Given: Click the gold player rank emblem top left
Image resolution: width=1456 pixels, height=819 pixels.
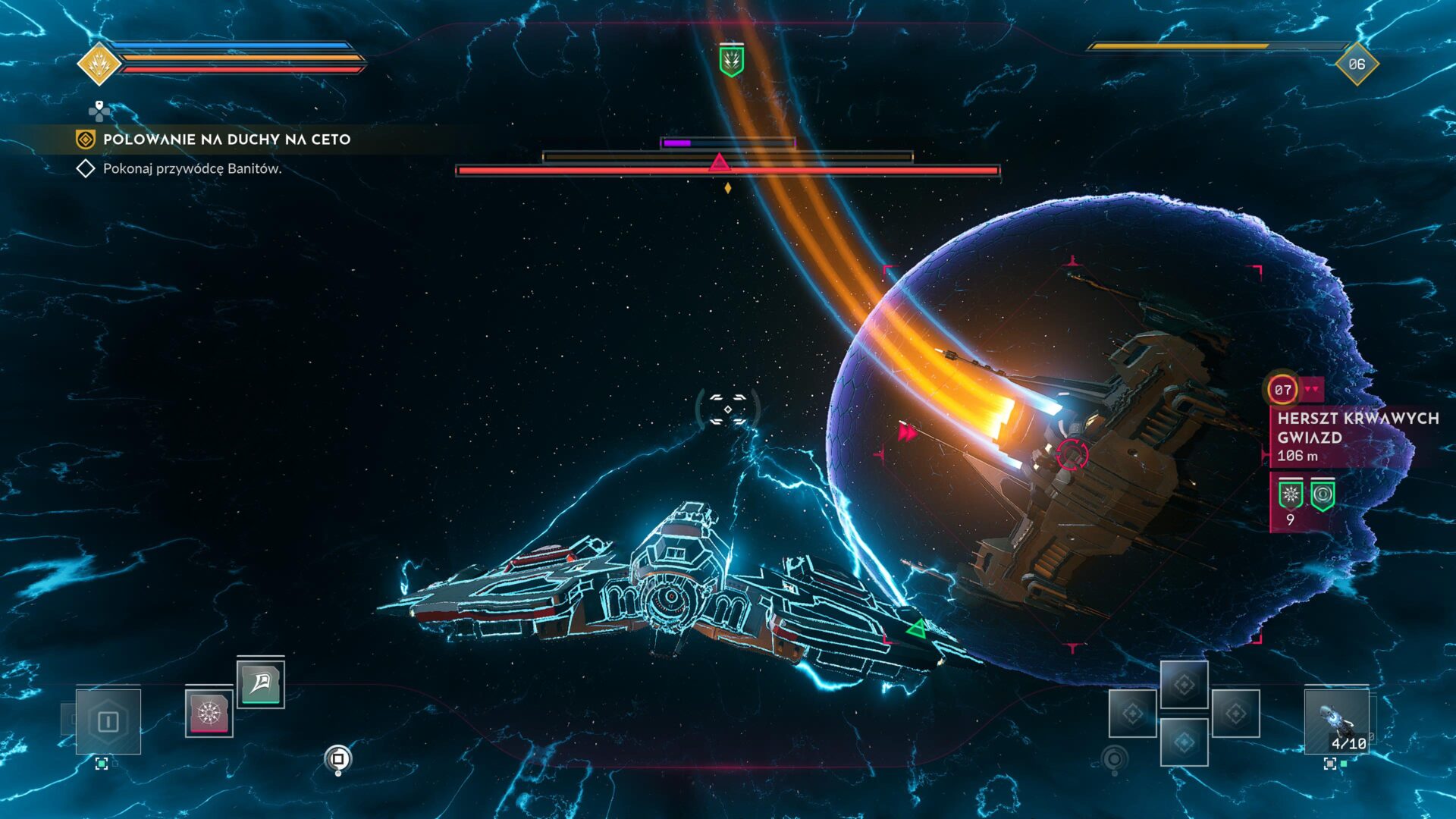Looking at the screenshot, I should (99, 62).
